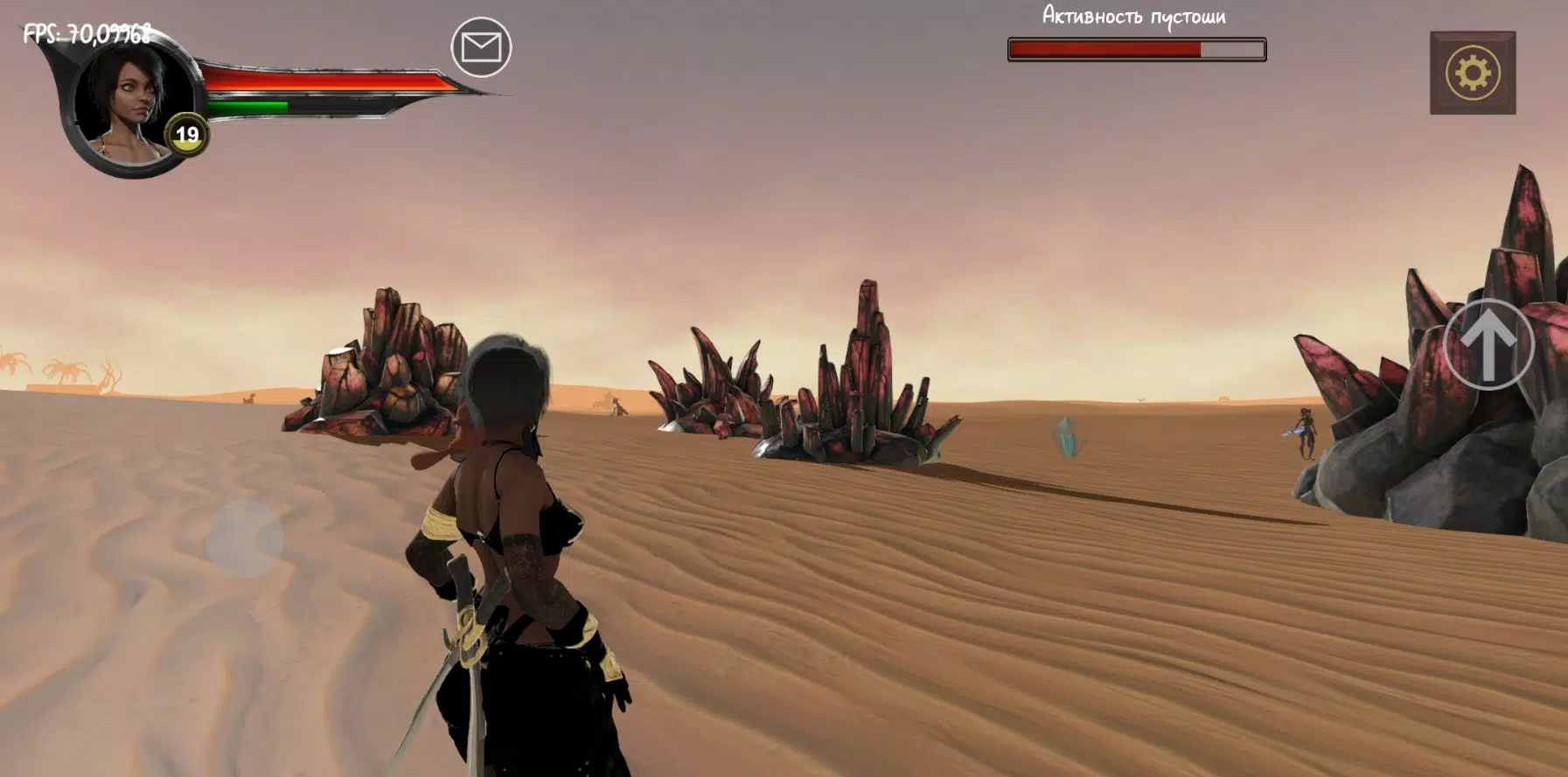Screen dimensions: 1568x777
Task: Open settings with the gear button
Action: [x=1473, y=73]
